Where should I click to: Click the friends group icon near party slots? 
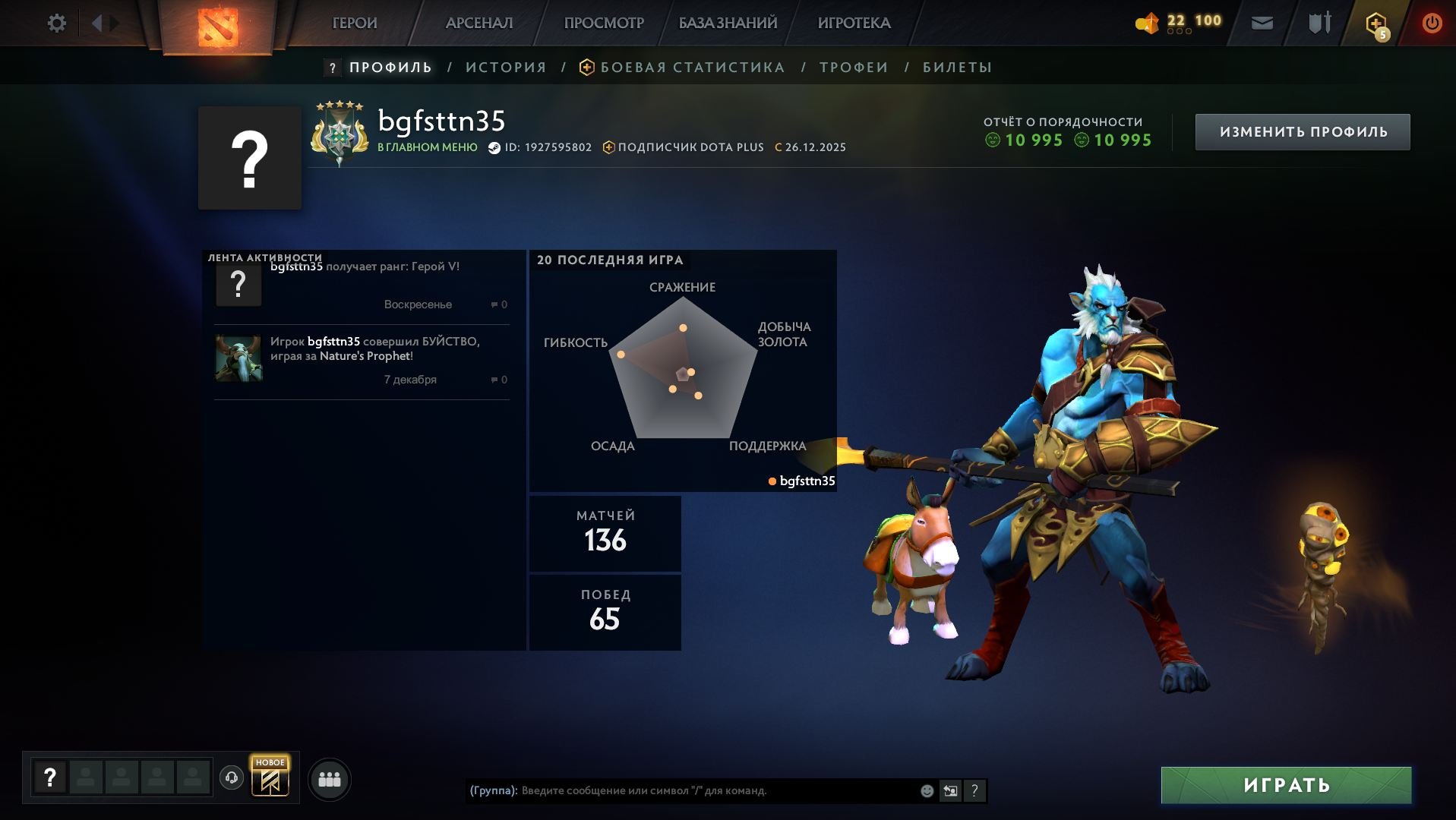(329, 778)
